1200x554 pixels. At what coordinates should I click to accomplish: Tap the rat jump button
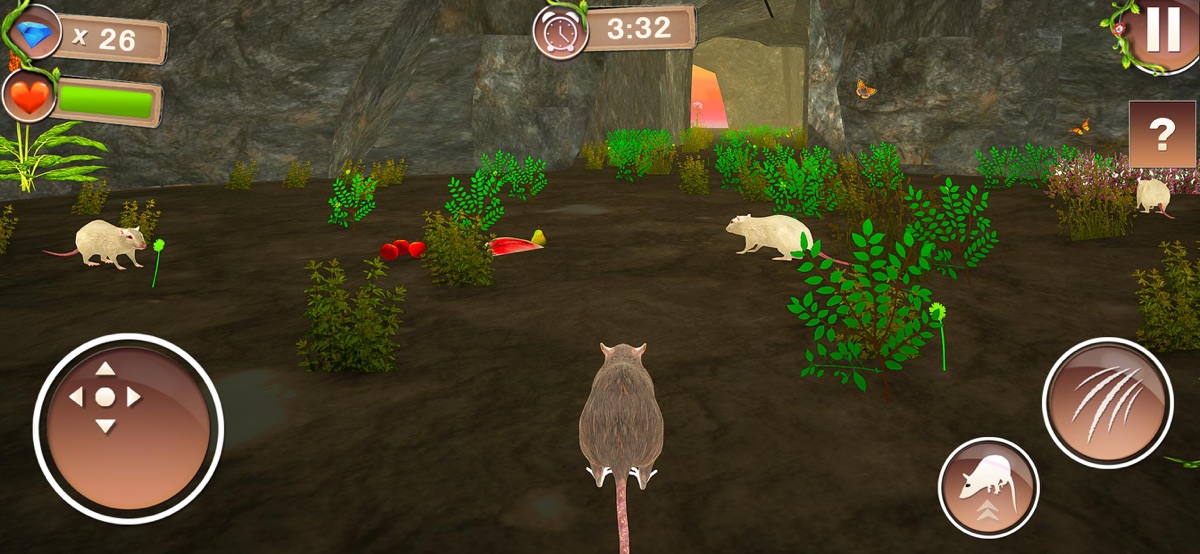[x=988, y=487]
